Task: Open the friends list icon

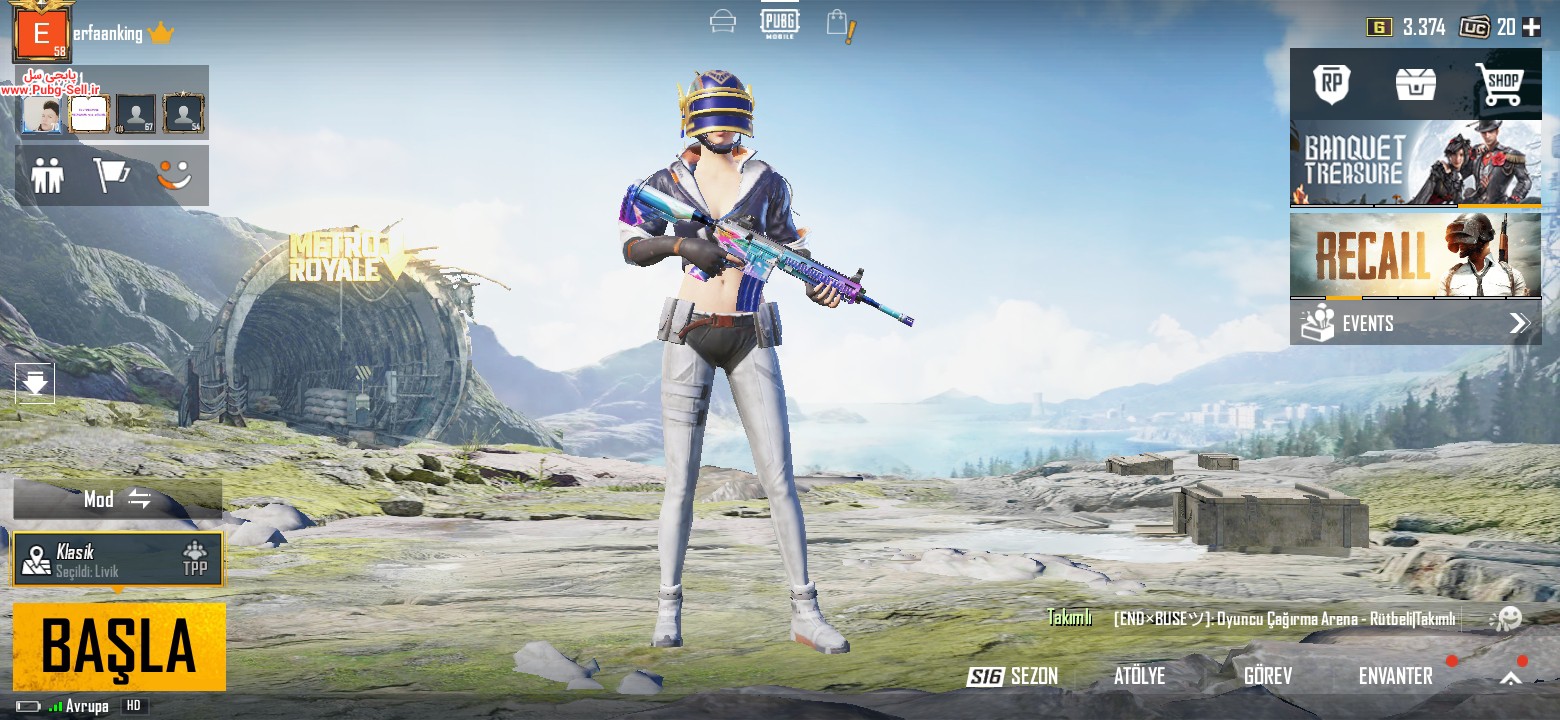Action: point(47,176)
